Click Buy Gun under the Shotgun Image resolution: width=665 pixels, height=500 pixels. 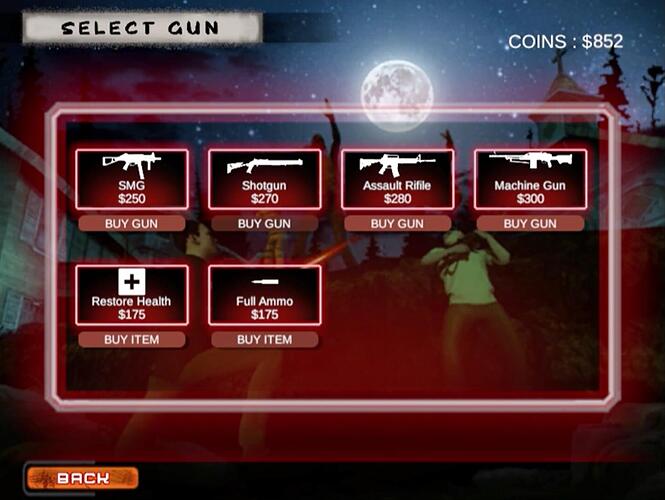(264, 224)
